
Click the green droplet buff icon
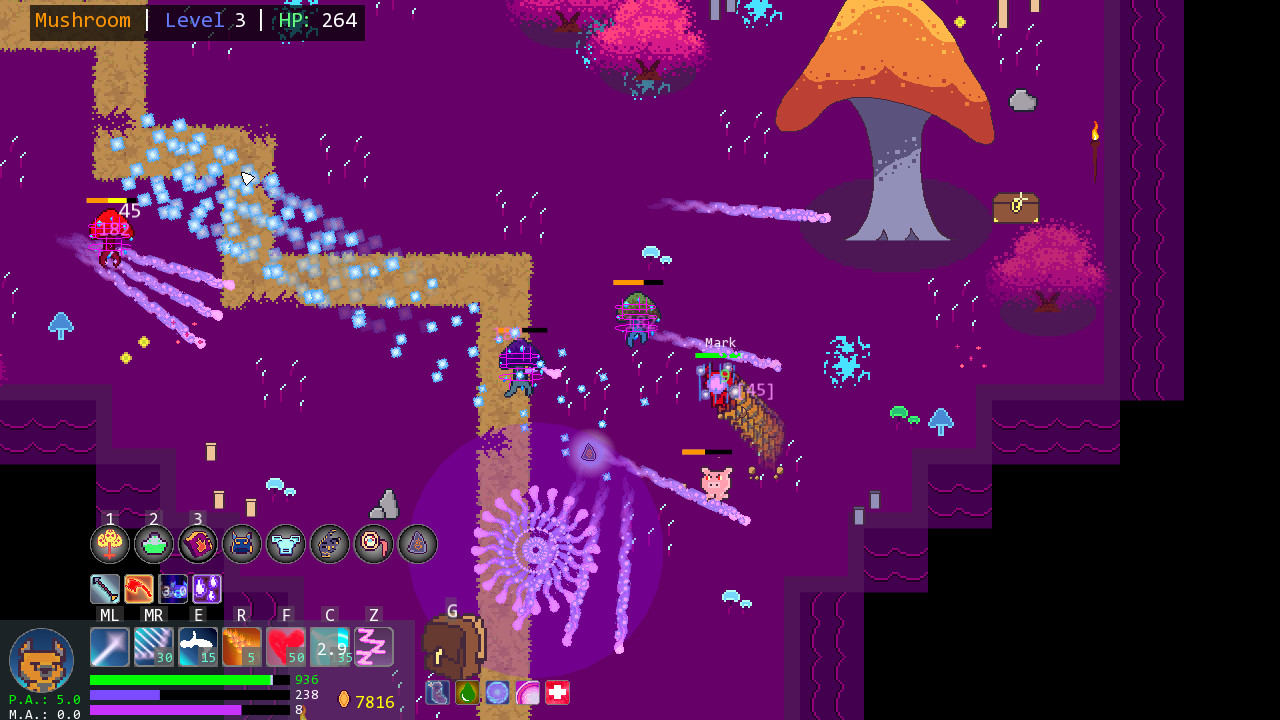[x=466, y=692]
